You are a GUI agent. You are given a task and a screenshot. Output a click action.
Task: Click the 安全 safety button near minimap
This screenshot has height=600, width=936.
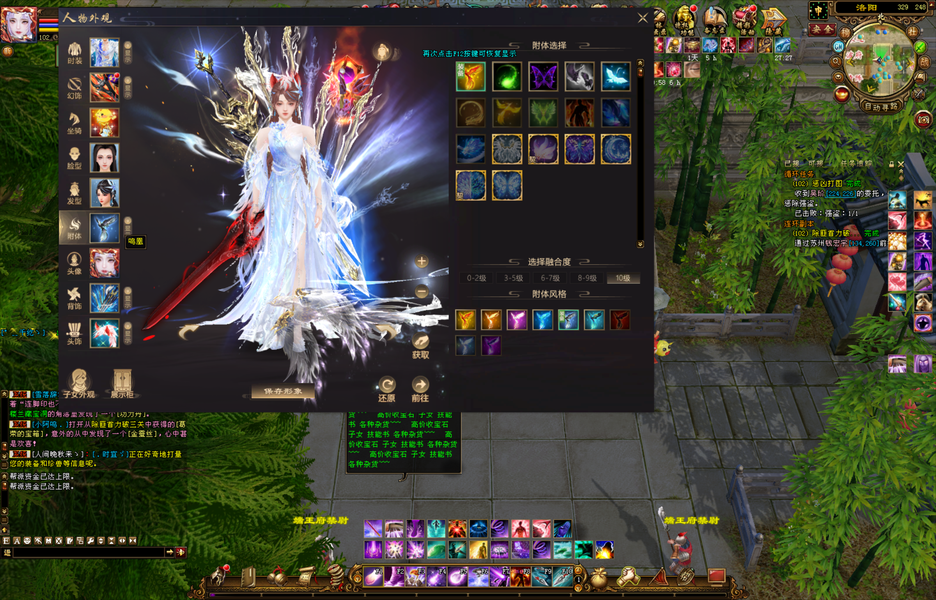tap(821, 29)
